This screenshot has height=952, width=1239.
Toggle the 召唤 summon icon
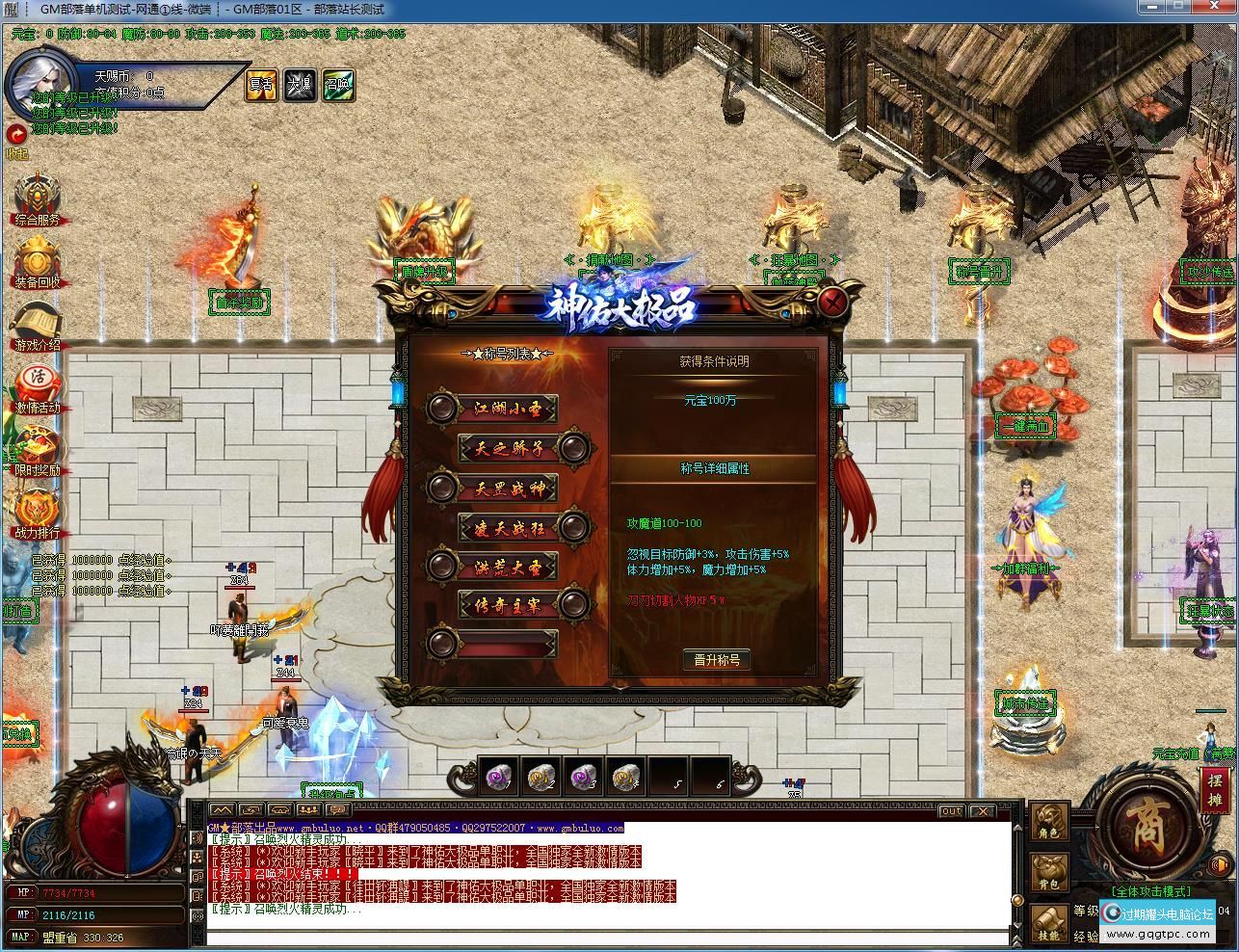tap(338, 85)
